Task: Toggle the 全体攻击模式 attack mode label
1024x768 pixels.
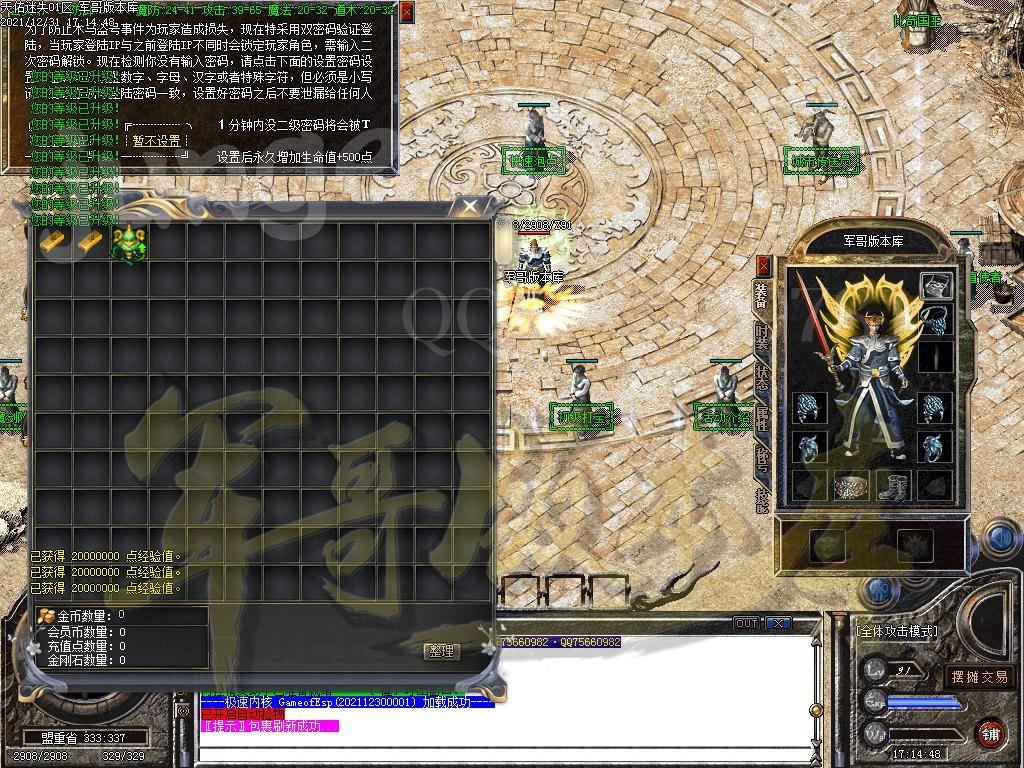Action: pyautogui.click(x=897, y=632)
